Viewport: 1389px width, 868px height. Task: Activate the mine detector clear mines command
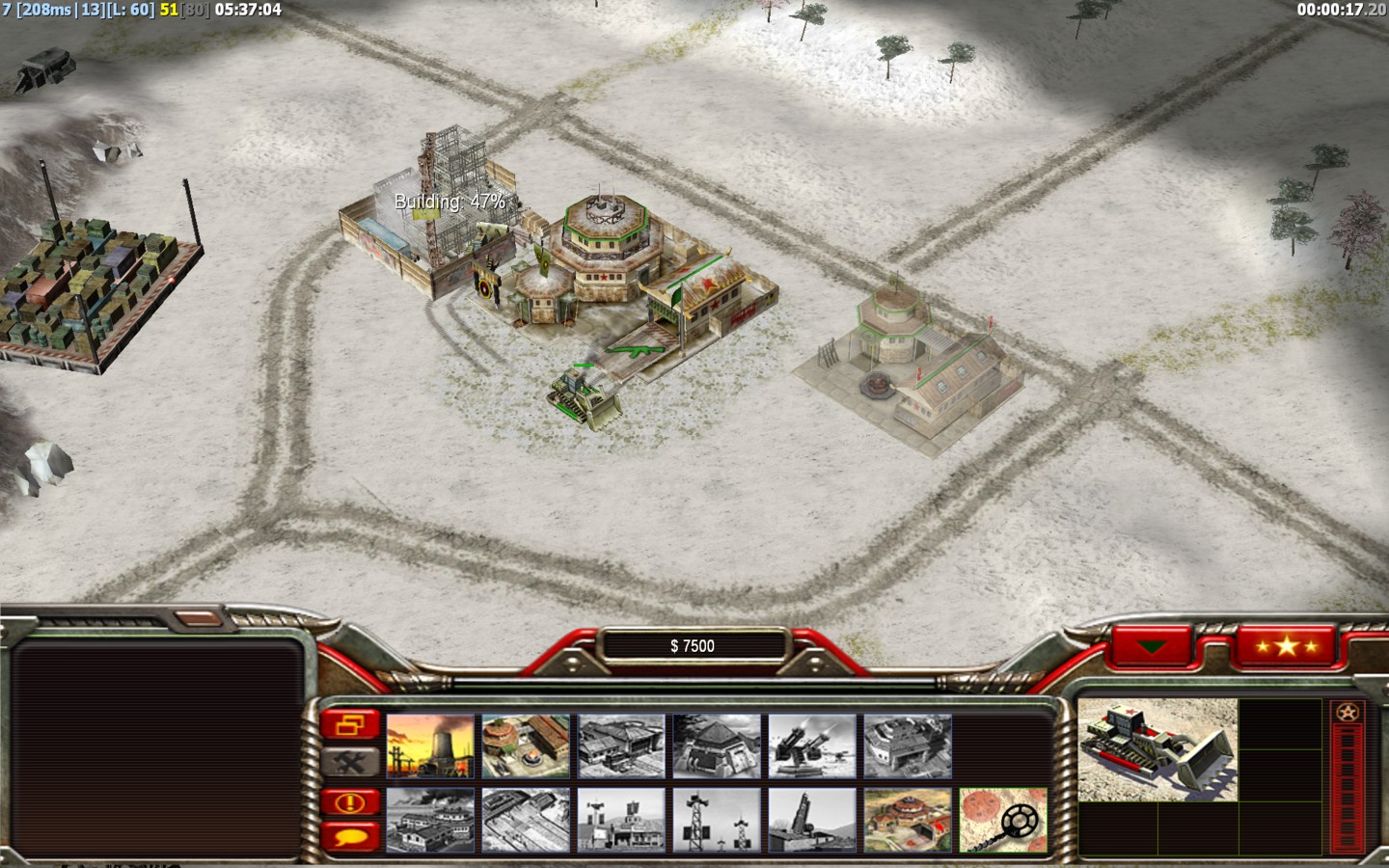point(1003,821)
